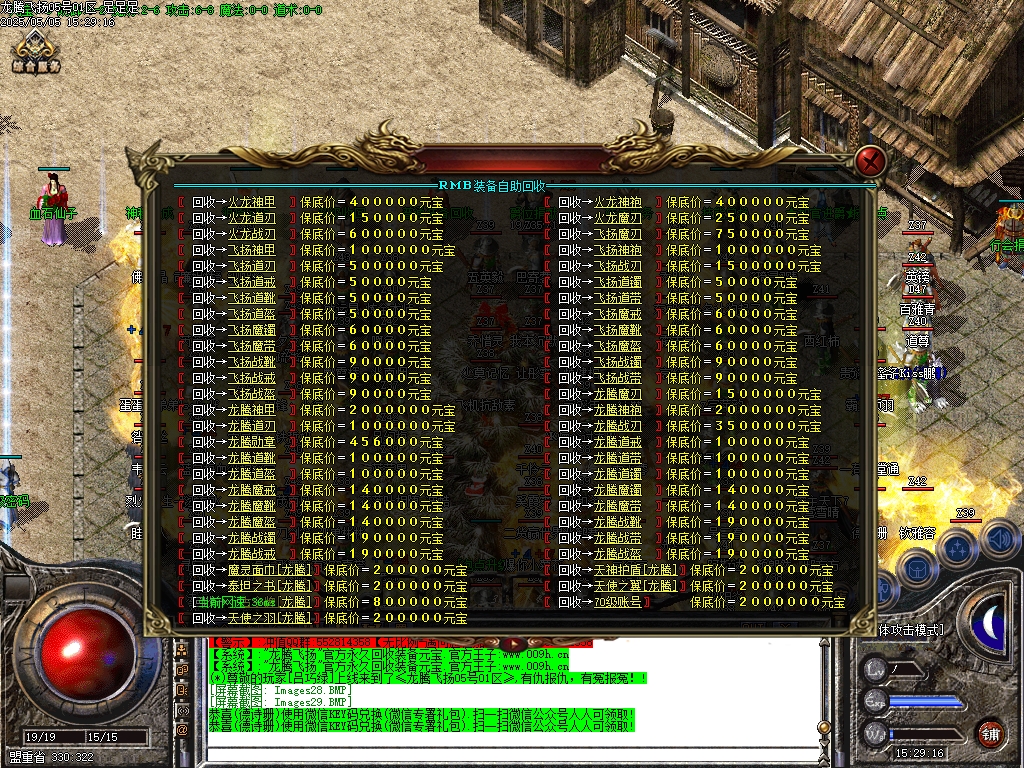Close the RMB equipment recycle window

coord(872,160)
